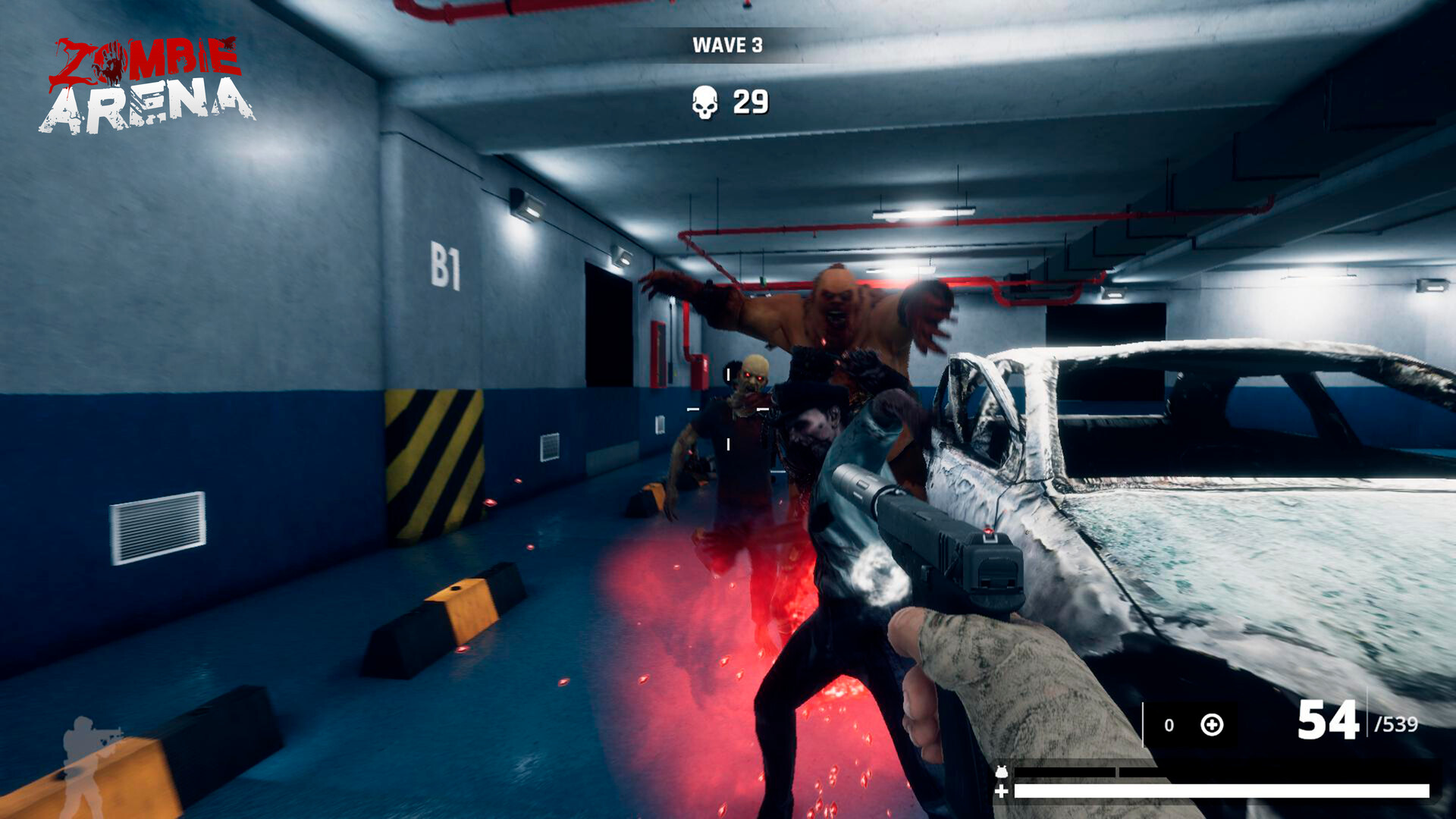Click the reserve ammo 539 label
This screenshot has height=819, width=1456.
(1399, 724)
